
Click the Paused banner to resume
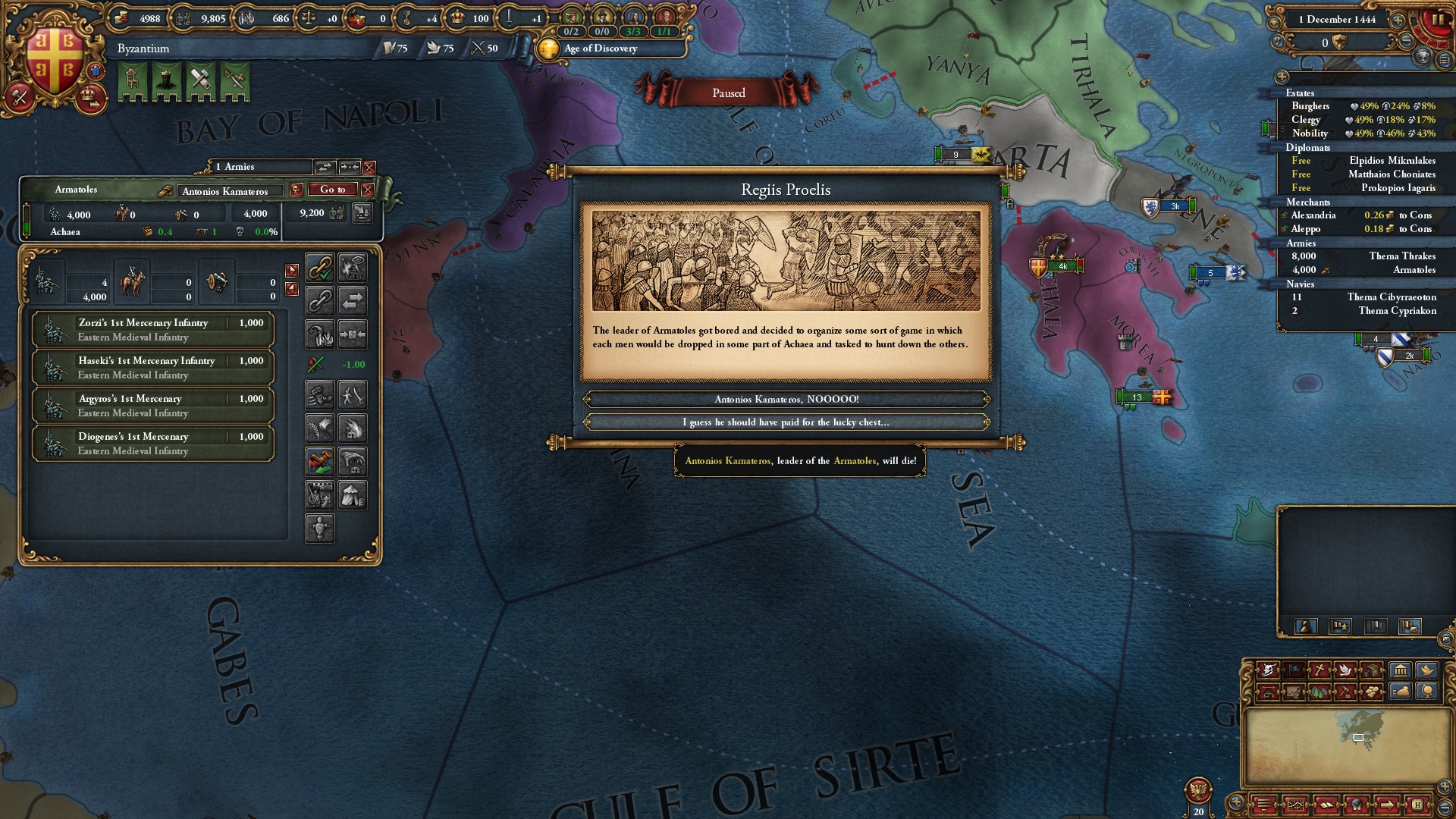tap(730, 93)
